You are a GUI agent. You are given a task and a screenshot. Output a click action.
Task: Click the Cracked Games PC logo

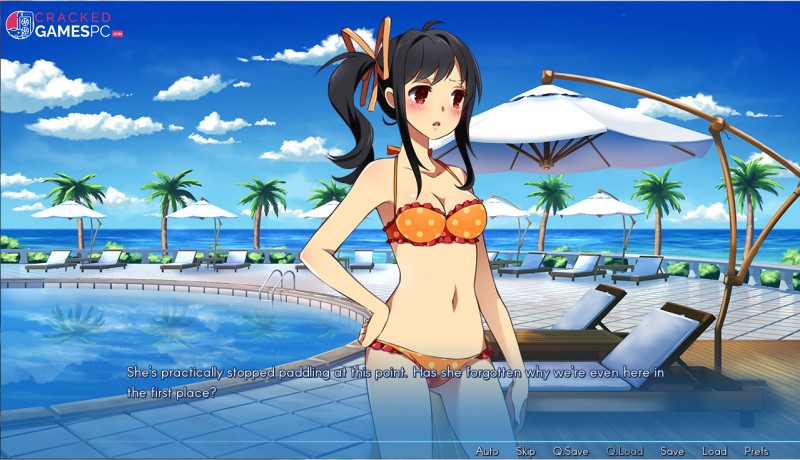(64, 24)
